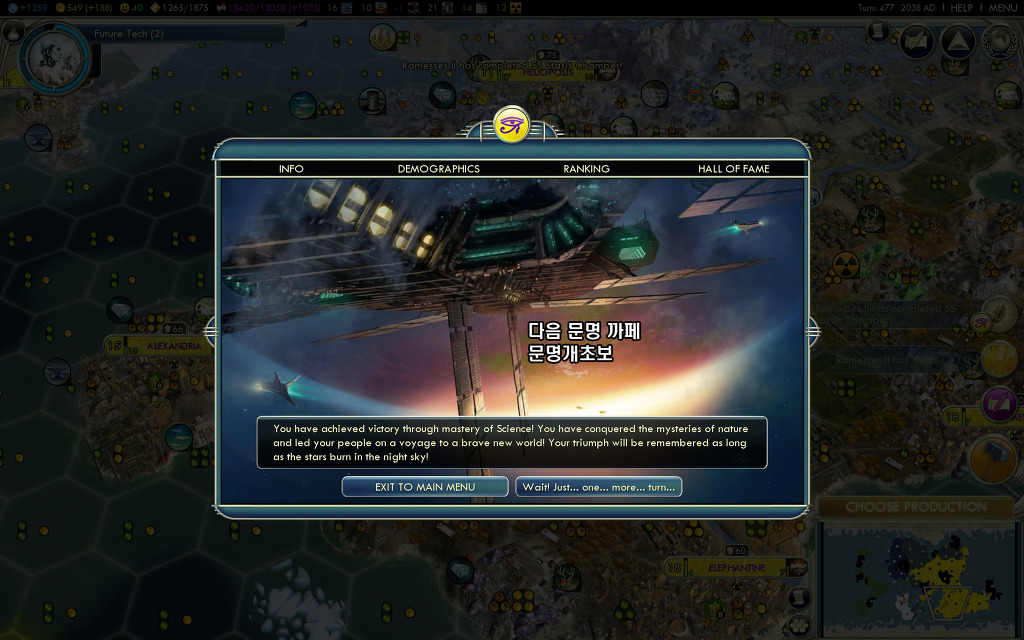Switch to the Info tab

[x=291, y=169]
